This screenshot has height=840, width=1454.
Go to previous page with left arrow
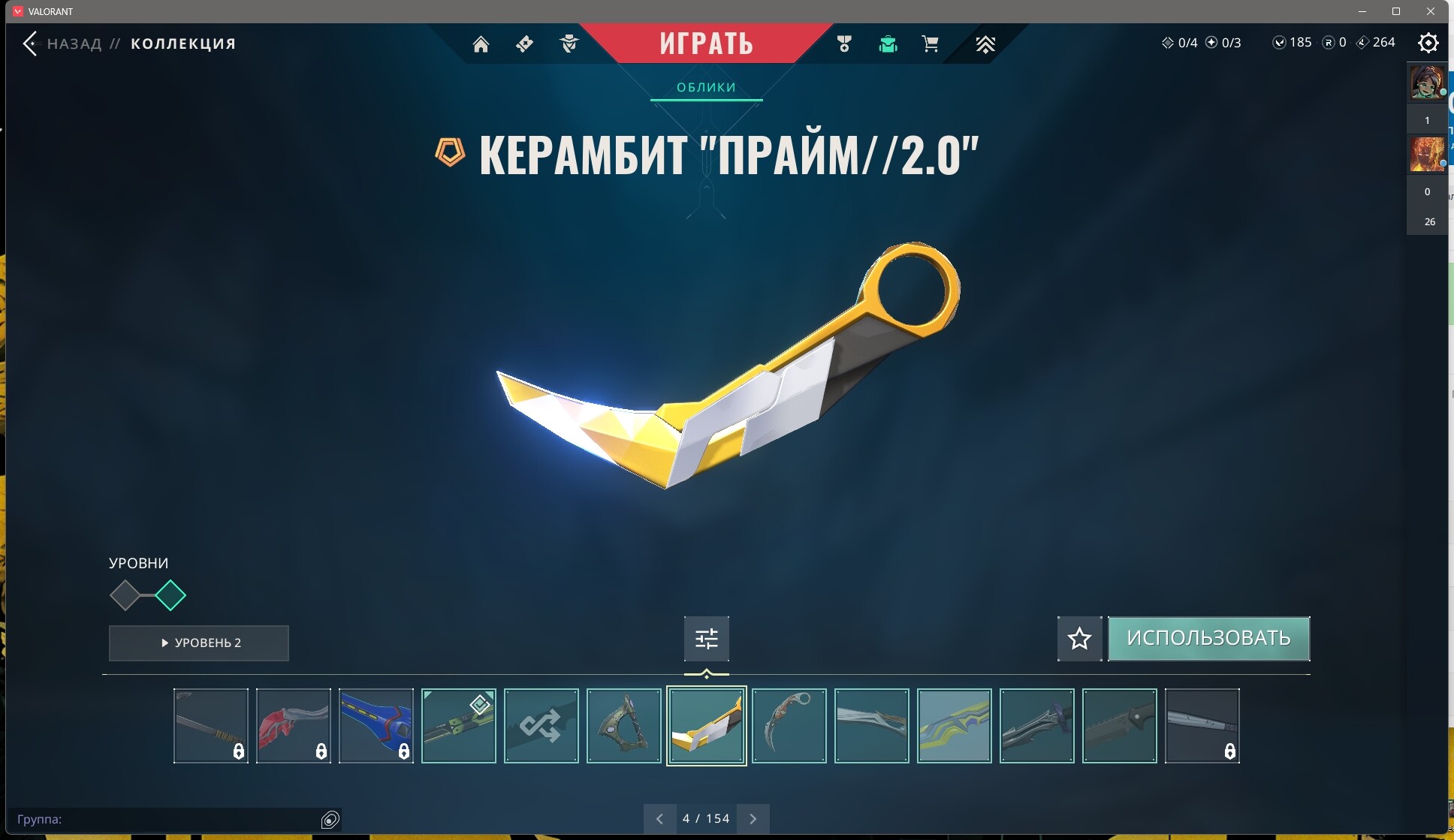tap(659, 818)
